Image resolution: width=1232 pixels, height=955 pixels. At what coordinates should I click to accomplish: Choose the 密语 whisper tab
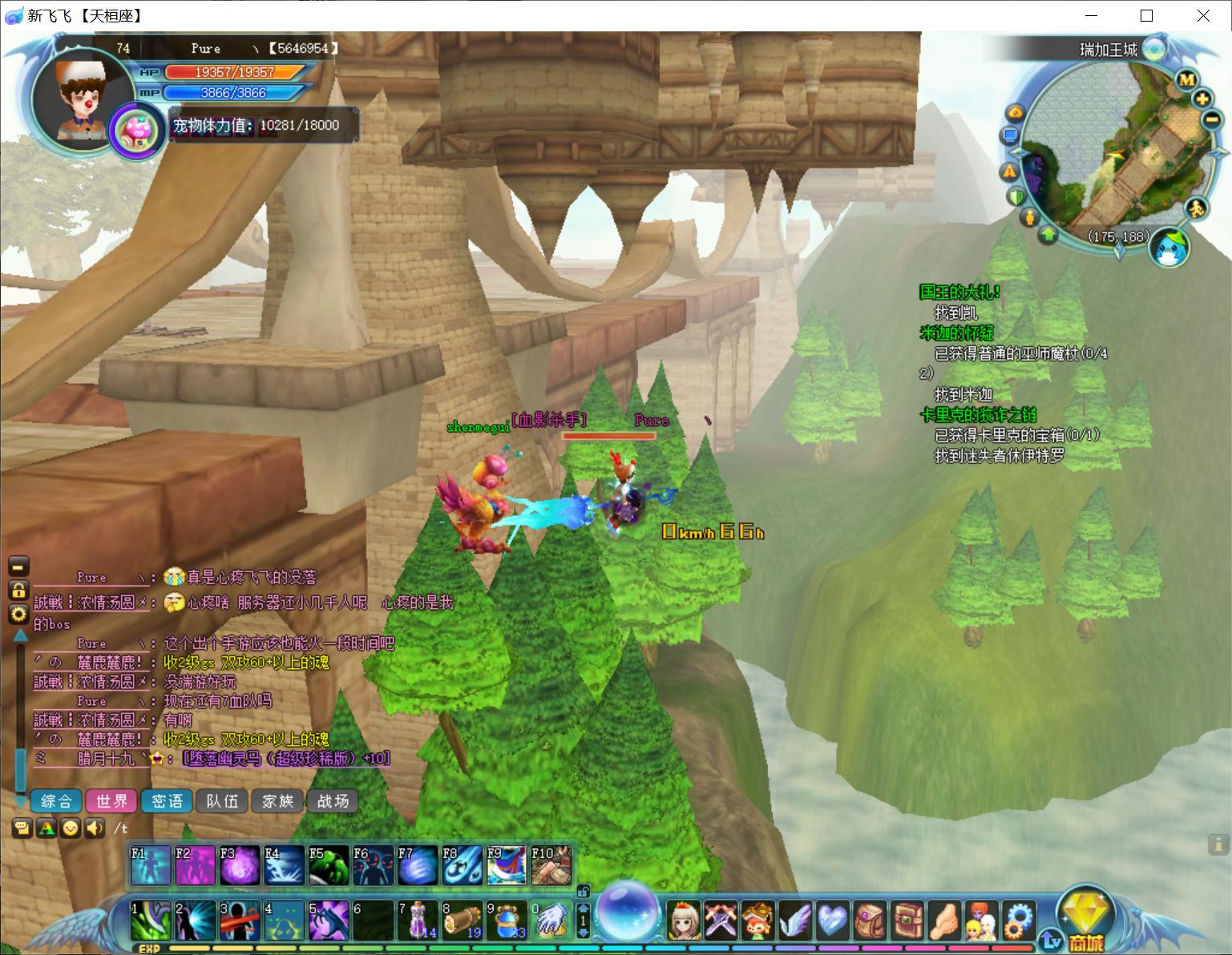coord(167,801)
